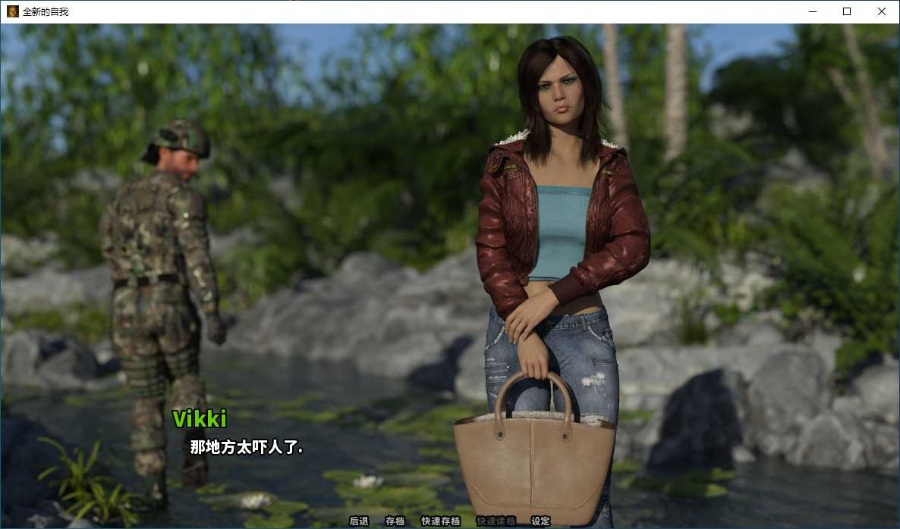Minimize the game window

click(x=811, y=11)
